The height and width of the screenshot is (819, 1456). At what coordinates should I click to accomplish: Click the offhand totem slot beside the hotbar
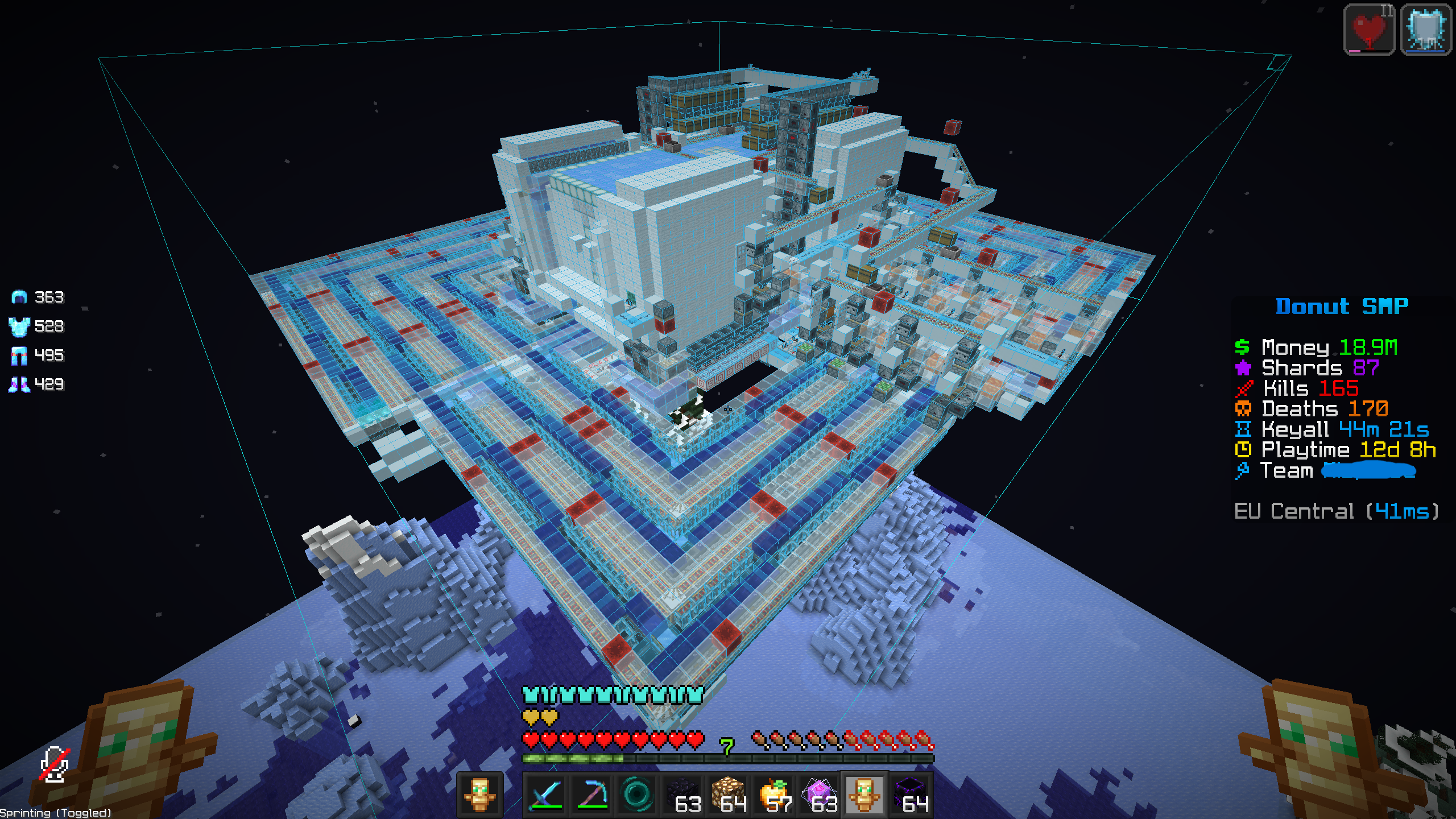[x=479, y=794]
